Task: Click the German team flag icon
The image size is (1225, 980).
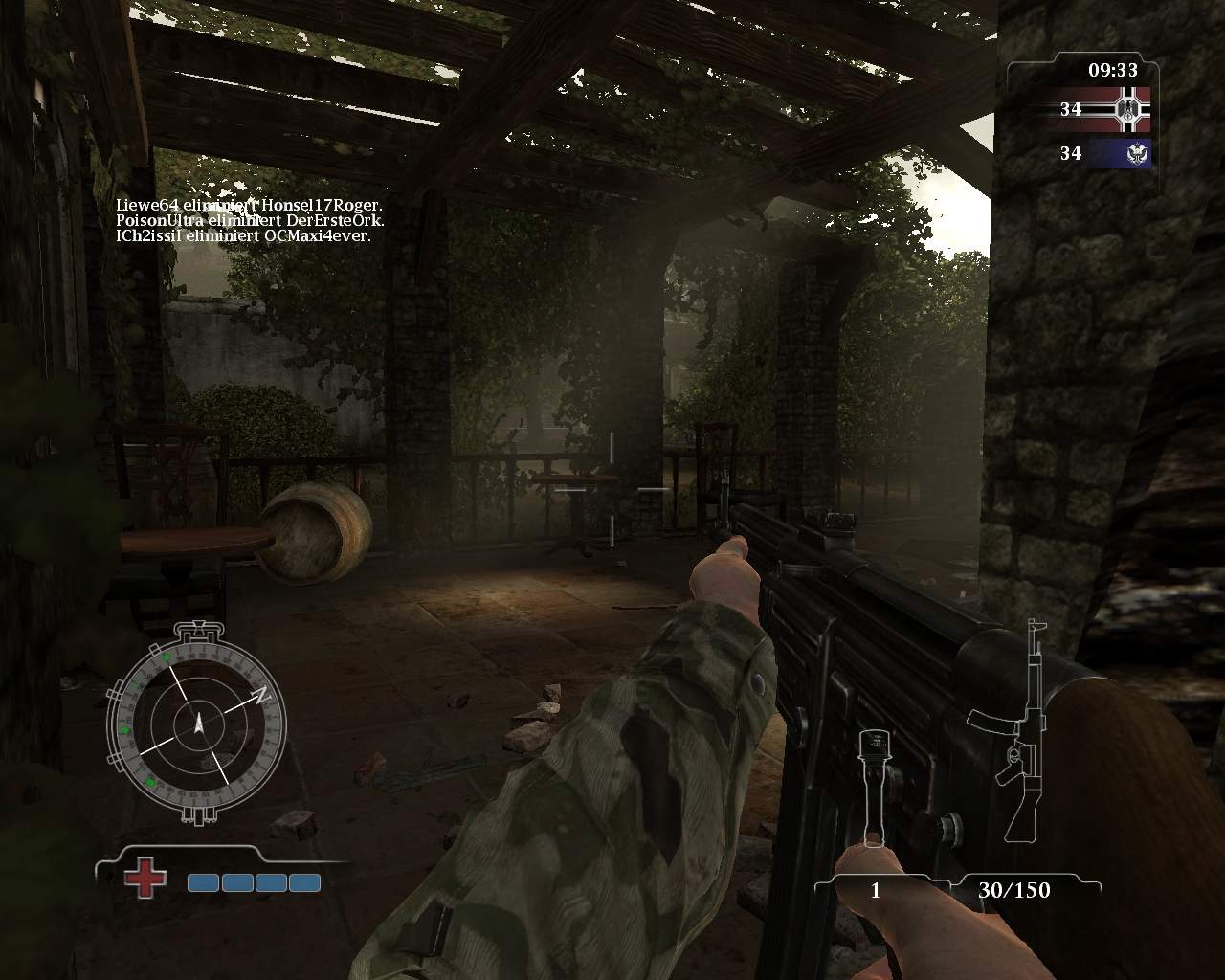Action: 1124,109
